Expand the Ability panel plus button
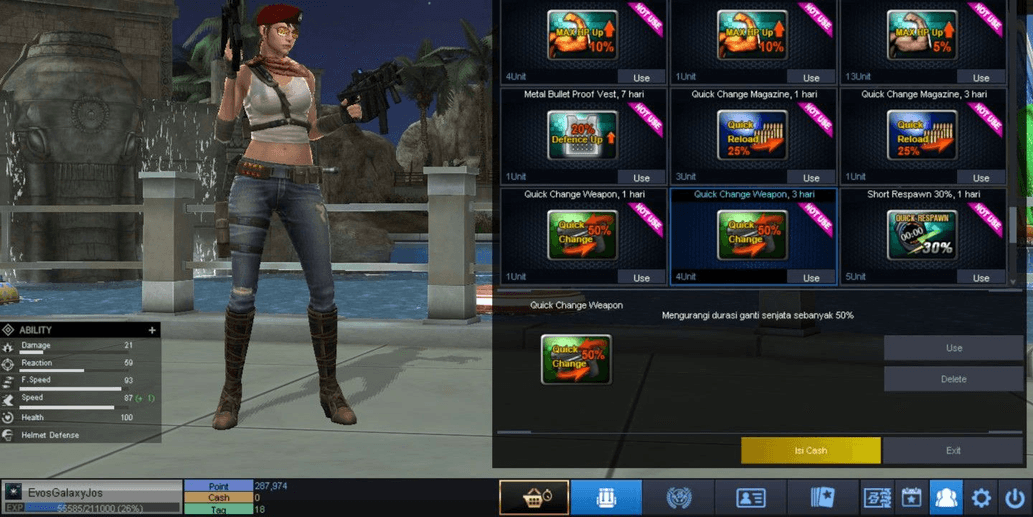Viewport: 1033px width, 517px height. click(x=152, y=330)
